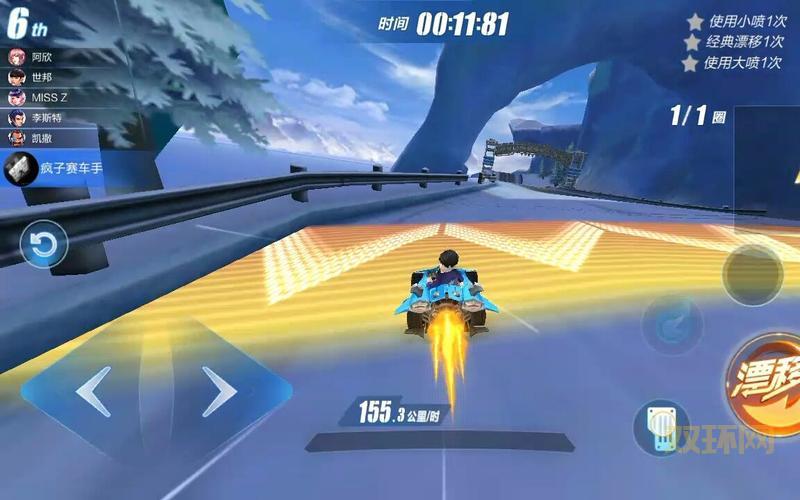Image resolution: width=800 pixels, height=500 pixels.
Task: Activate the faded blue nitro boost button
Action: 671,326
